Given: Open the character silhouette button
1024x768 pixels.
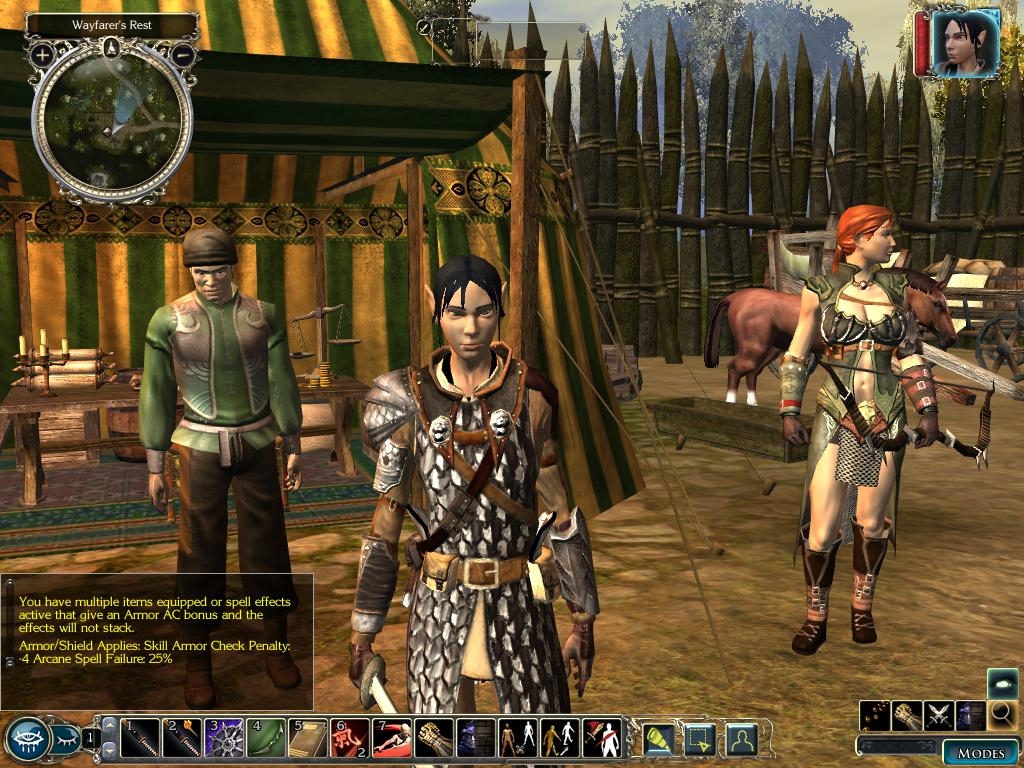Looking at the screenshot, I should pyautogui.click(x=741, y=739).
